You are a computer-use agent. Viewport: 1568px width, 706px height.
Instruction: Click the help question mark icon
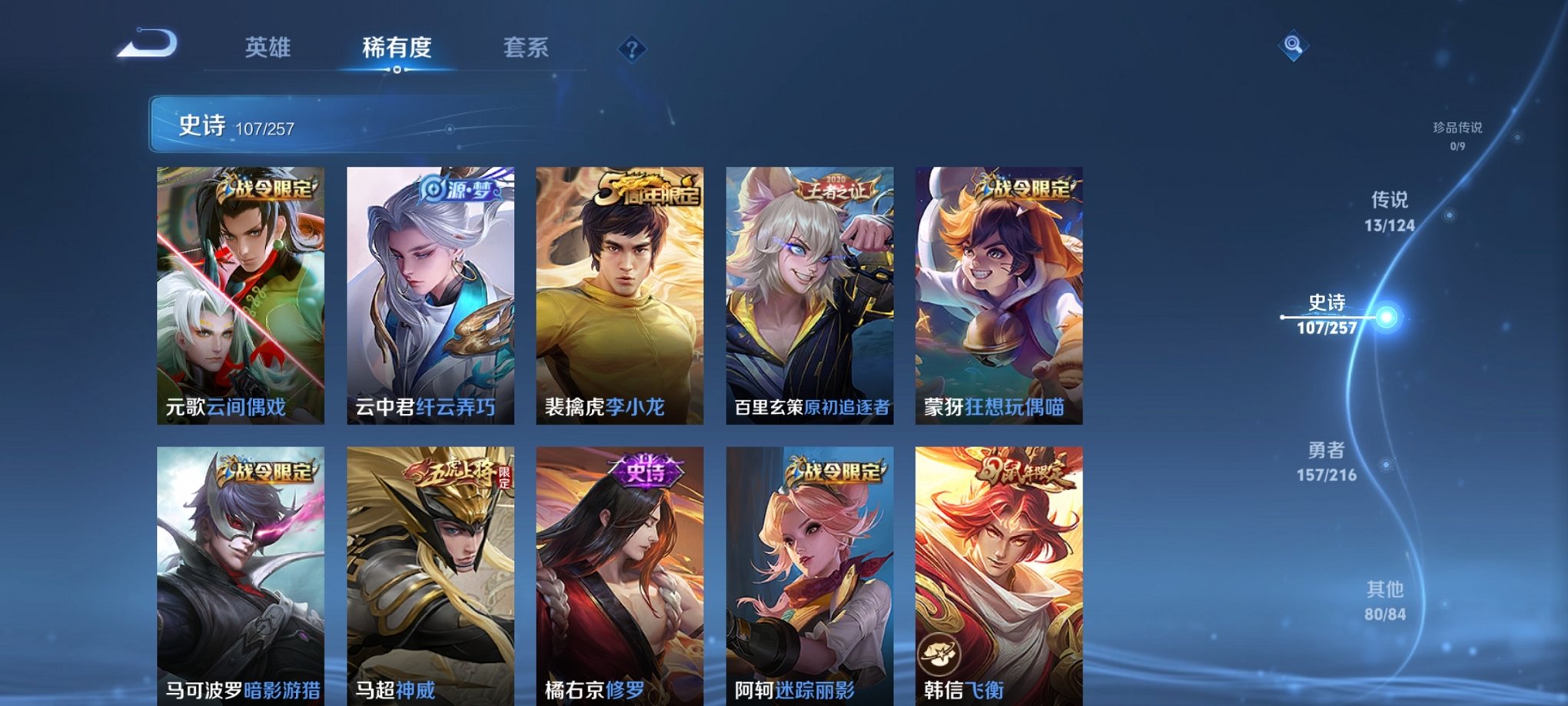click(x=632, y=50)
